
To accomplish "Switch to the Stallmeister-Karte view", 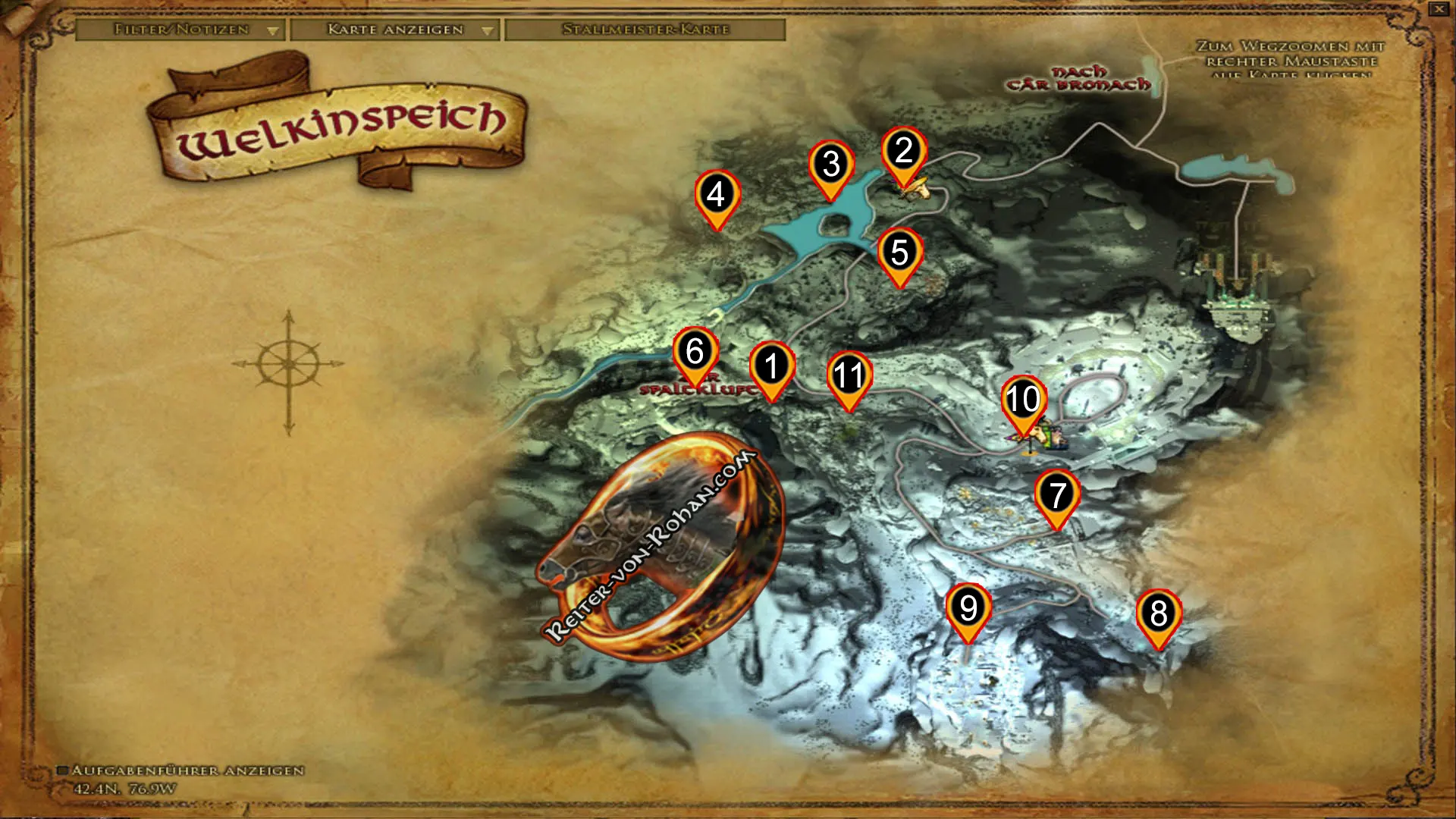I will coord(646,30).
